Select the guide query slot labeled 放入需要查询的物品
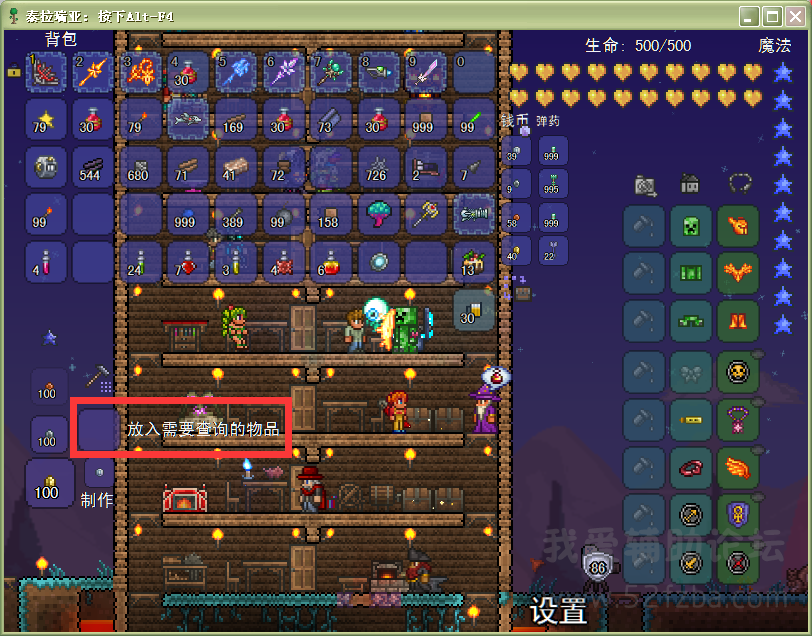This screenshot has width=812, height=636. (98, 428)
